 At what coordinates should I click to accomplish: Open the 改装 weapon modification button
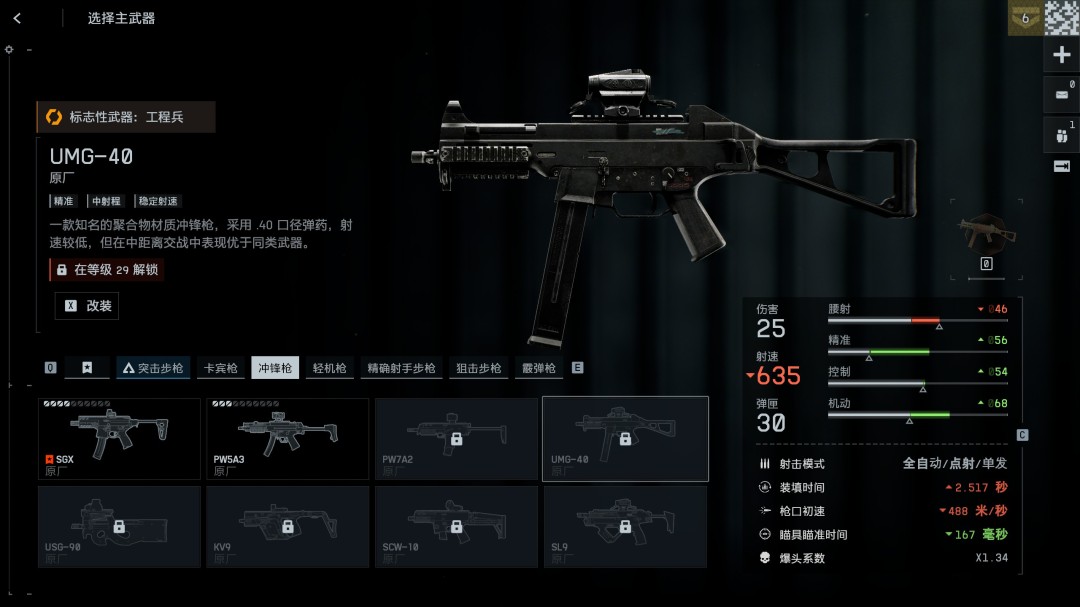pyautogui.click(x=87, y=306)
